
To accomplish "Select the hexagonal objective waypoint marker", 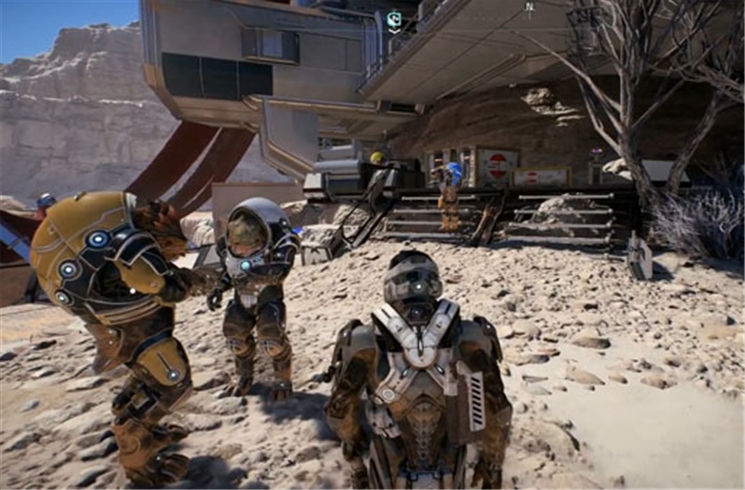I will pos(394,19).
